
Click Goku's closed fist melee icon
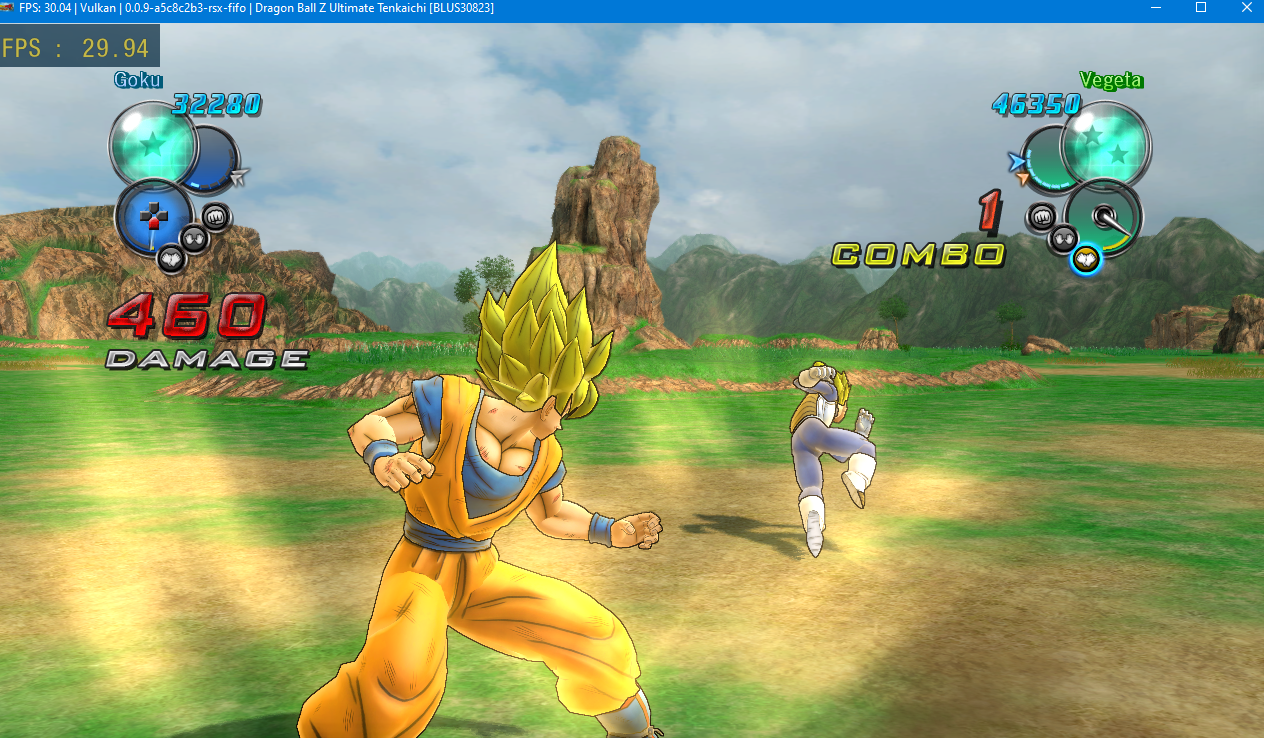tap(216, 216)
